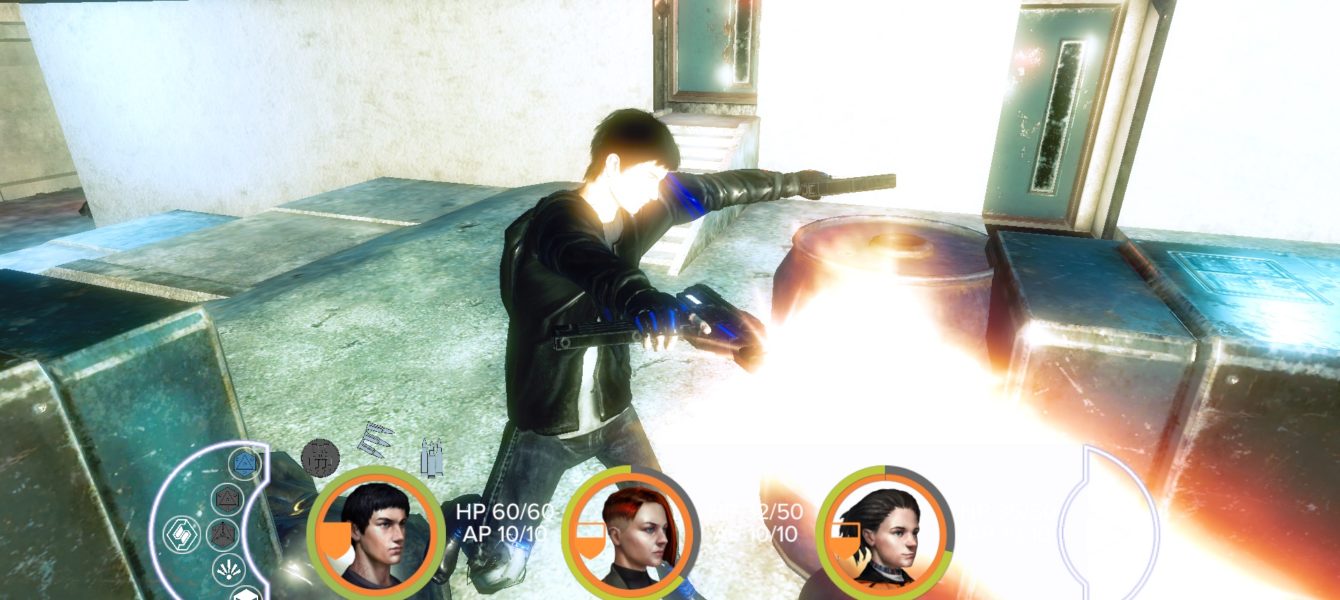Select the scattered bullets ammo icon

coord(377,441)
